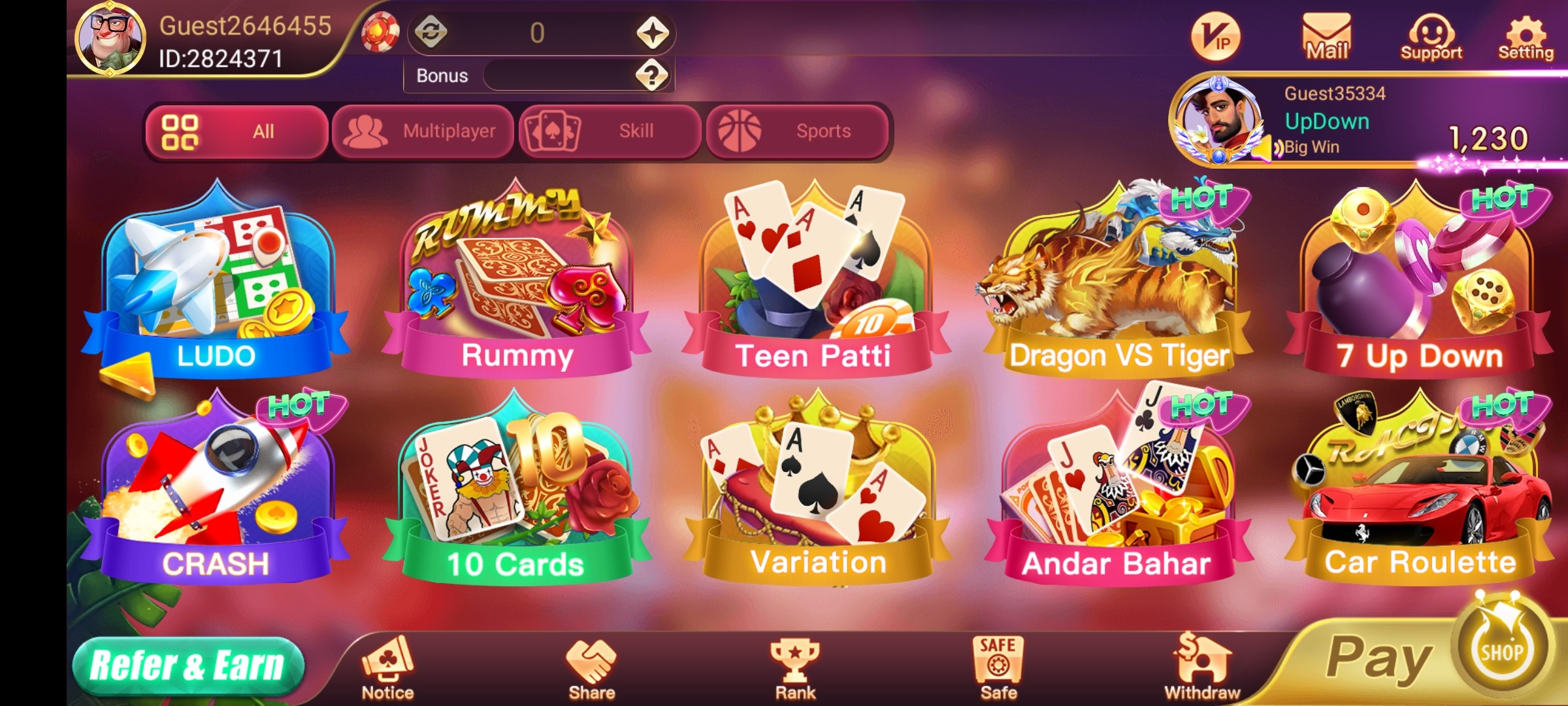
Task: Switch to the Multiplayer tab
Action: tap(423, 131)
